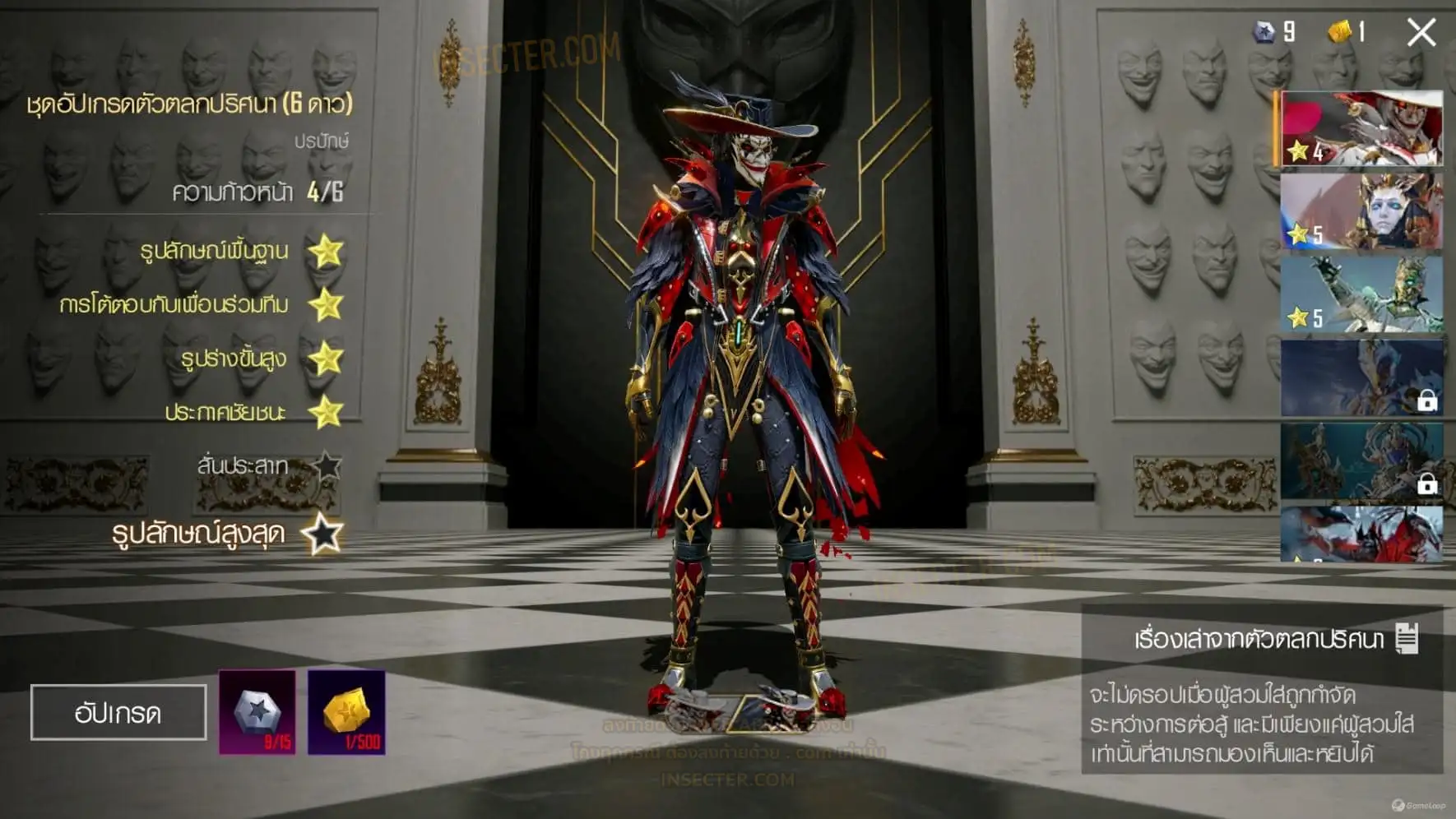This screenshot has width=1456, height=819.
Task: Select the รูปลักษณ์พื้นฐาน upgrade level
Action: point(216,251)
